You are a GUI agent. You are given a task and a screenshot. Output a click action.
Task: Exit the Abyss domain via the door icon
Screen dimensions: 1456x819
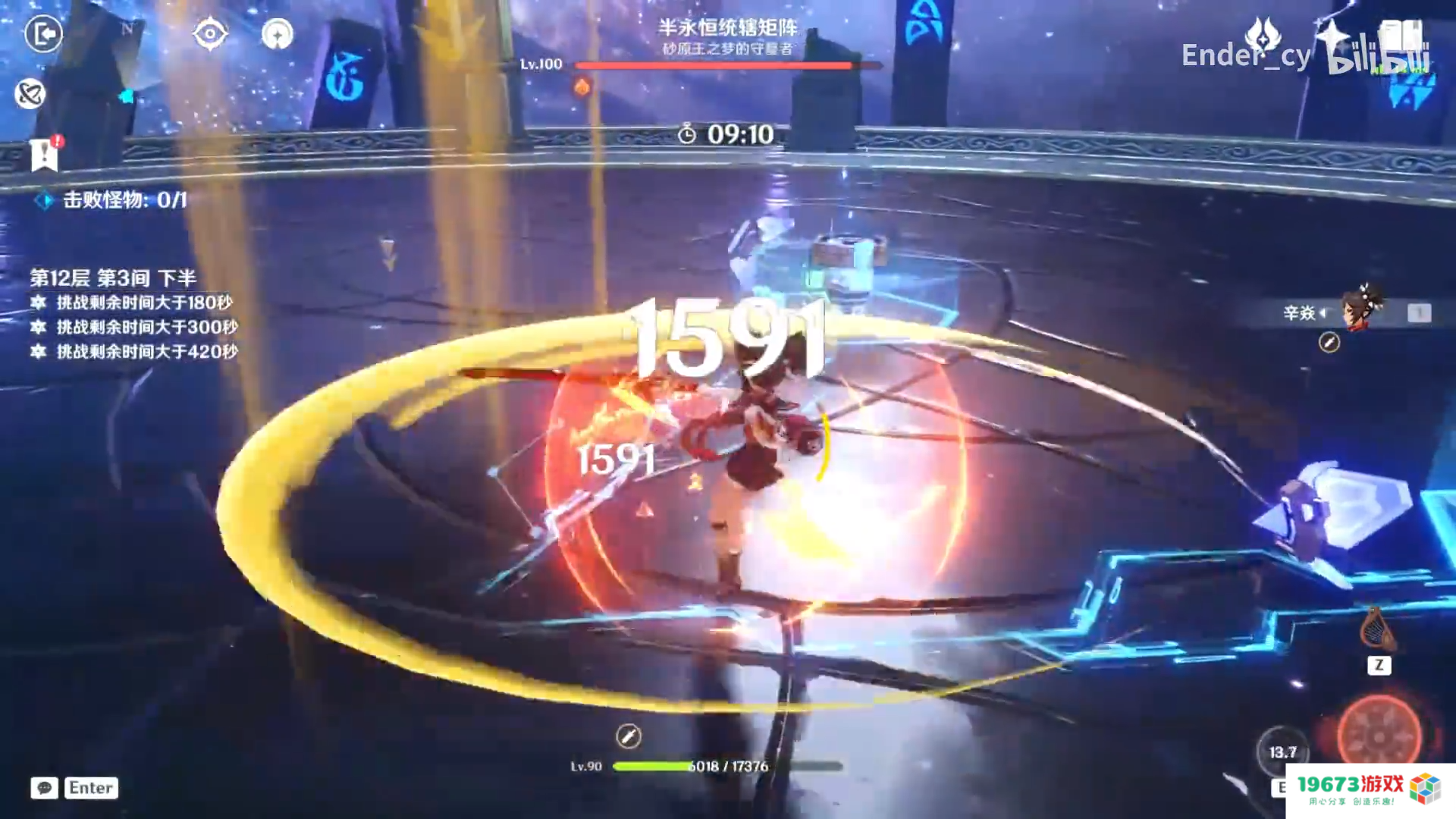click(43, 34)
